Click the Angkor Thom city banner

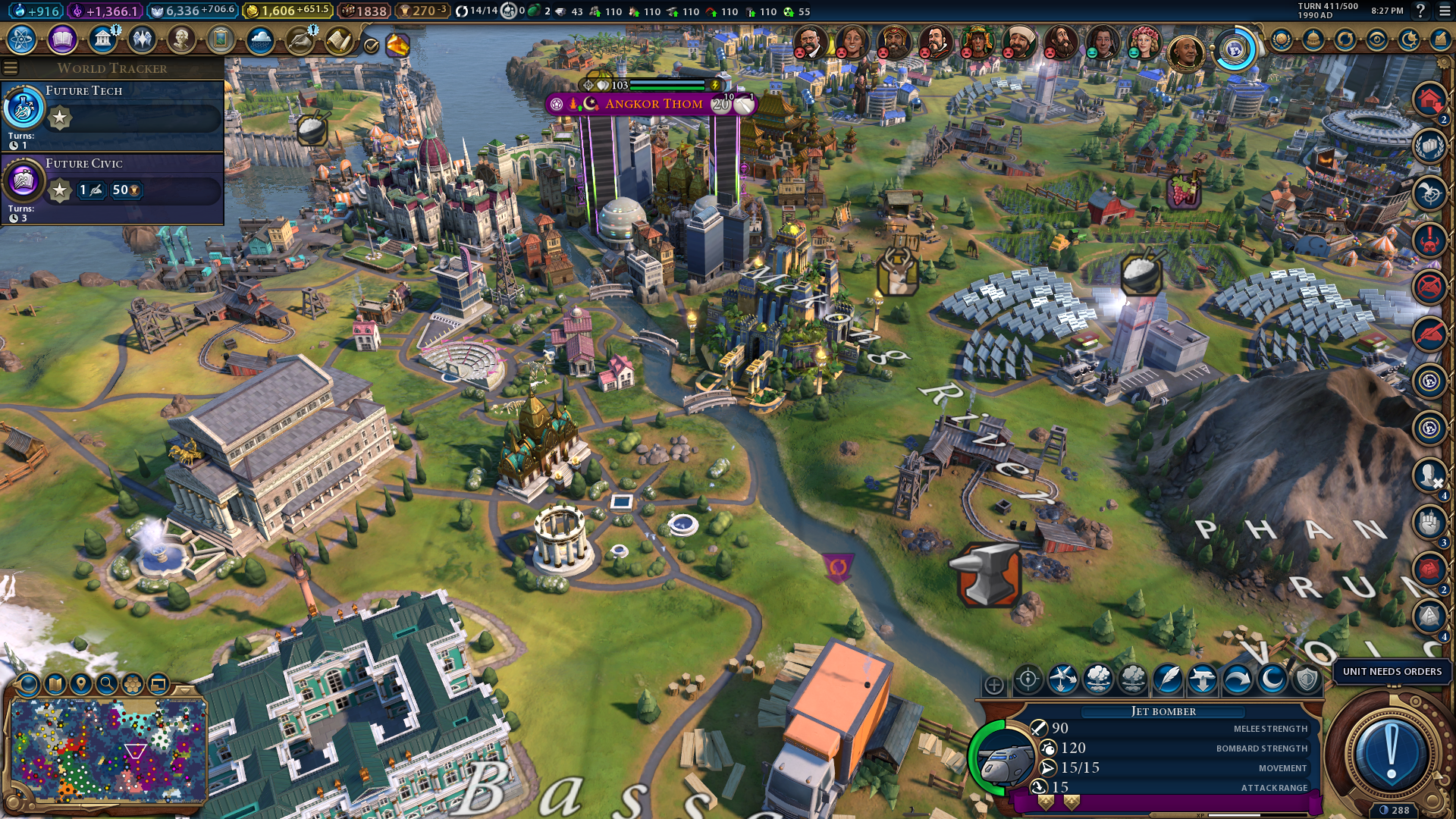[x=653, y=104]
